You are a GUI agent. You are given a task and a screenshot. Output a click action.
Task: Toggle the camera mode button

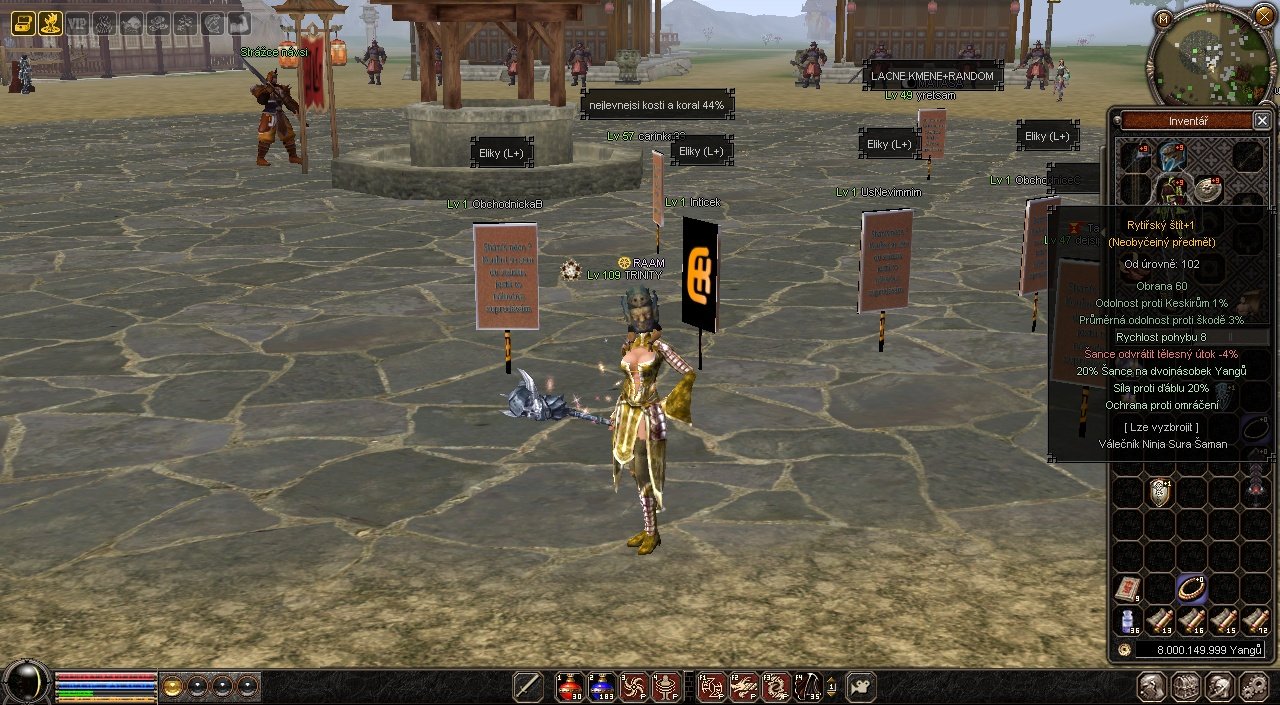point(861,687)
